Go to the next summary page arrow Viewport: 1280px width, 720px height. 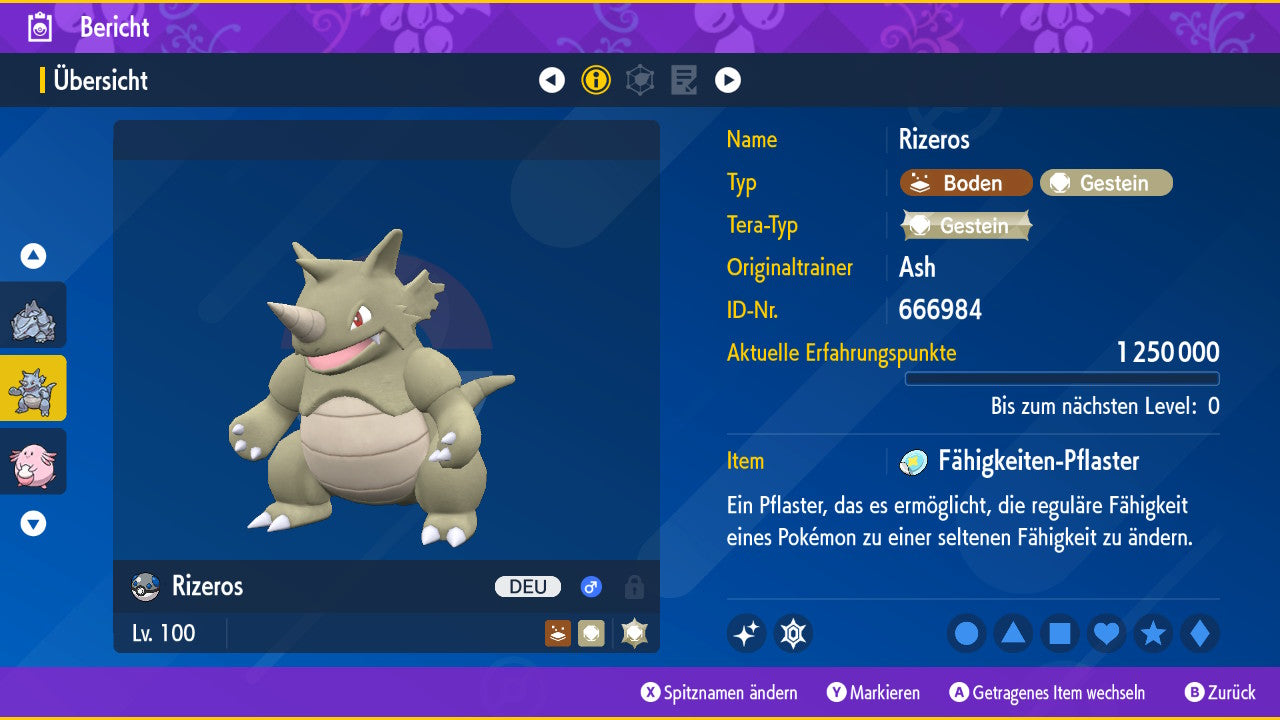coord(728,80)
